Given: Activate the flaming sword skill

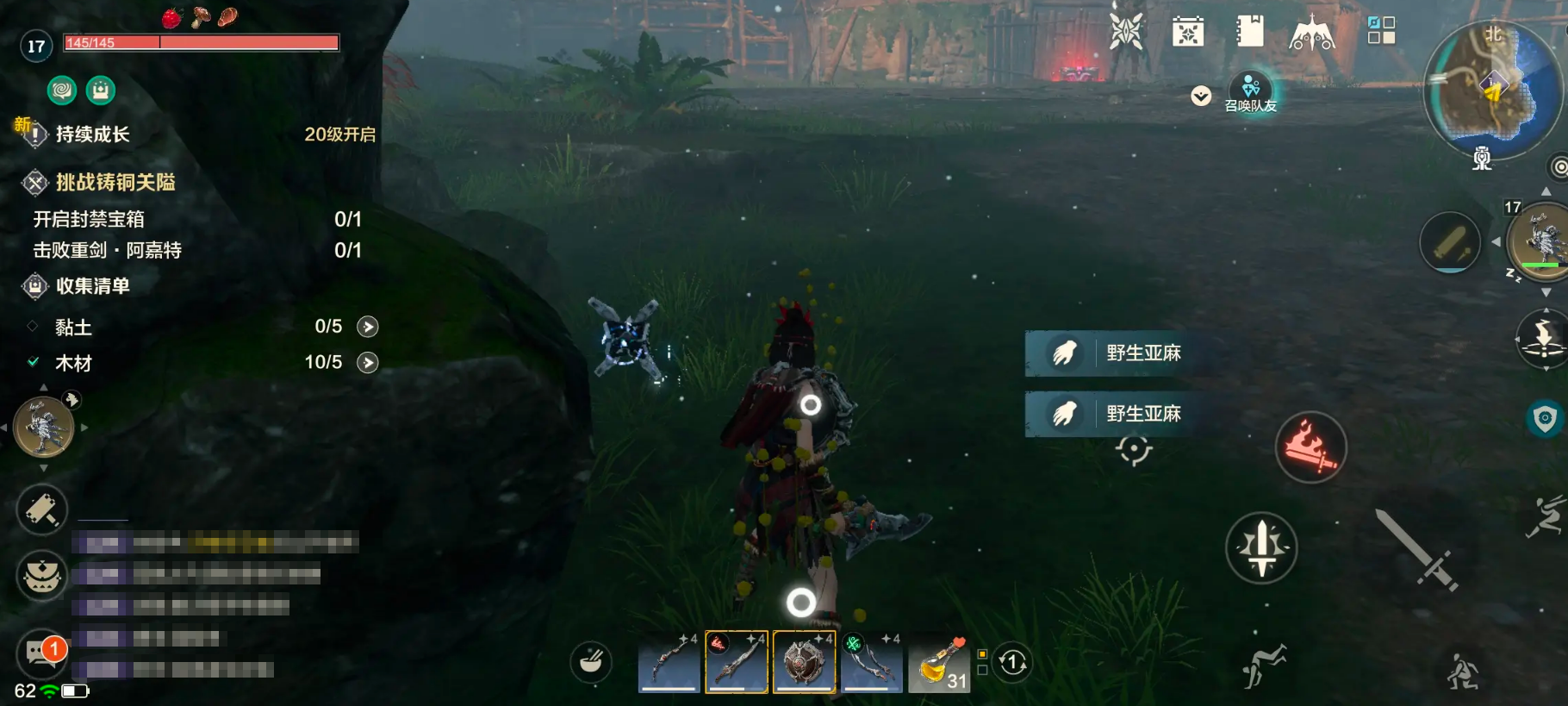Looking at the screenshot, I should click(1310, 447).
